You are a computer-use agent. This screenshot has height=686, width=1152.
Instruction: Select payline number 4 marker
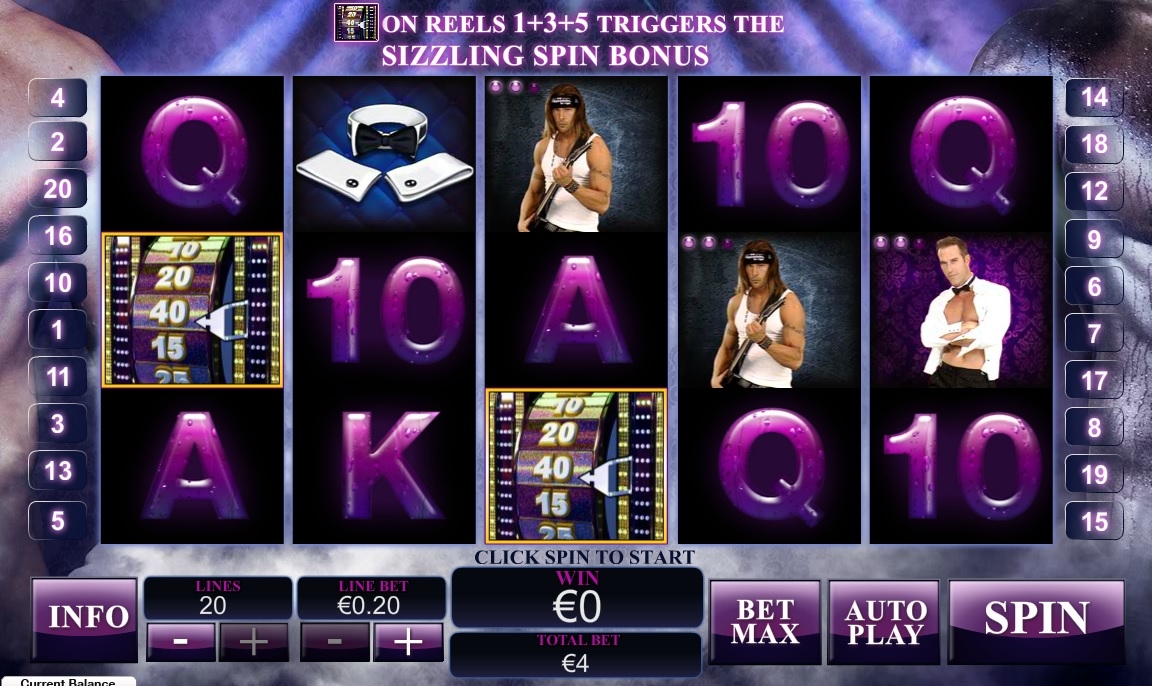coord(58,98)
